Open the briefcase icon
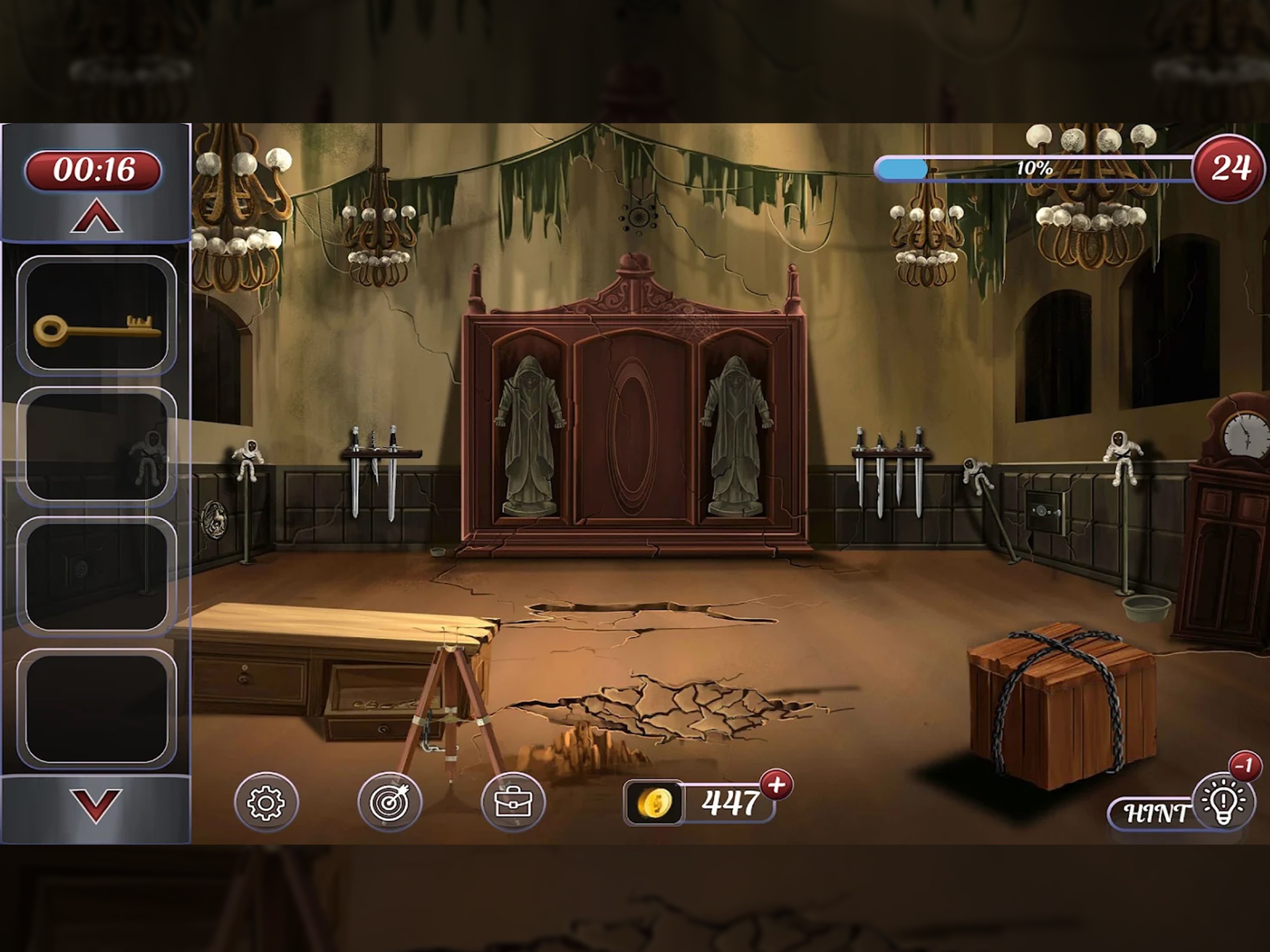Image resolution: width=1270 pixels, height=952 pixels. pyautogui.click(x=513, y=801)
